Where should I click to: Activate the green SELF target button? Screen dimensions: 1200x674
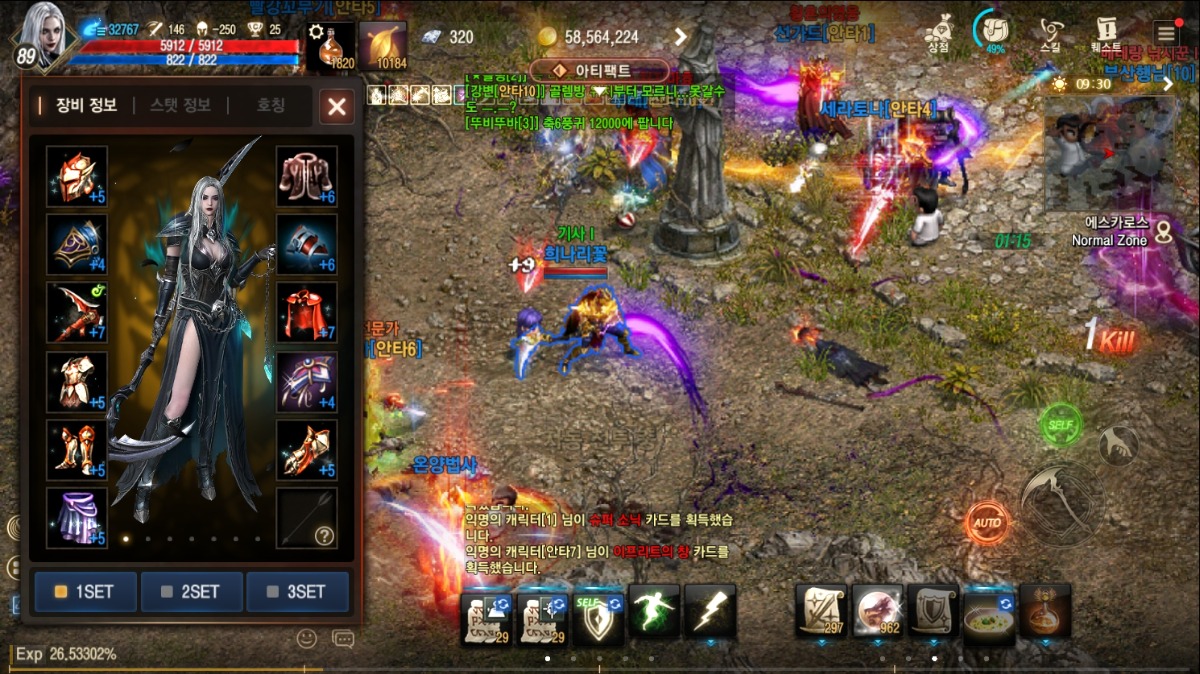pos(1060,426)
